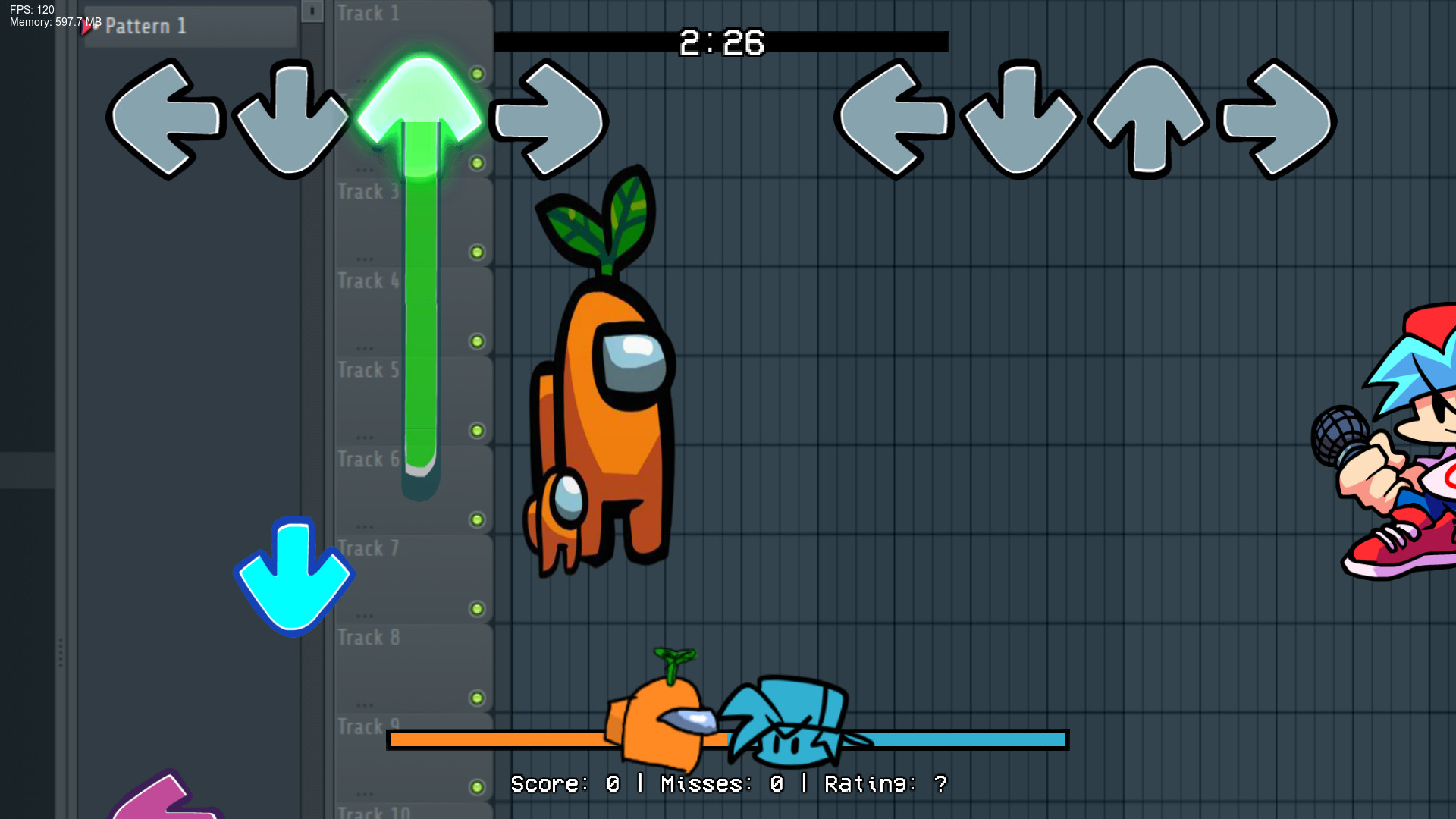Select the Track 7 header

pyautogui.click(x=369, y=548)
